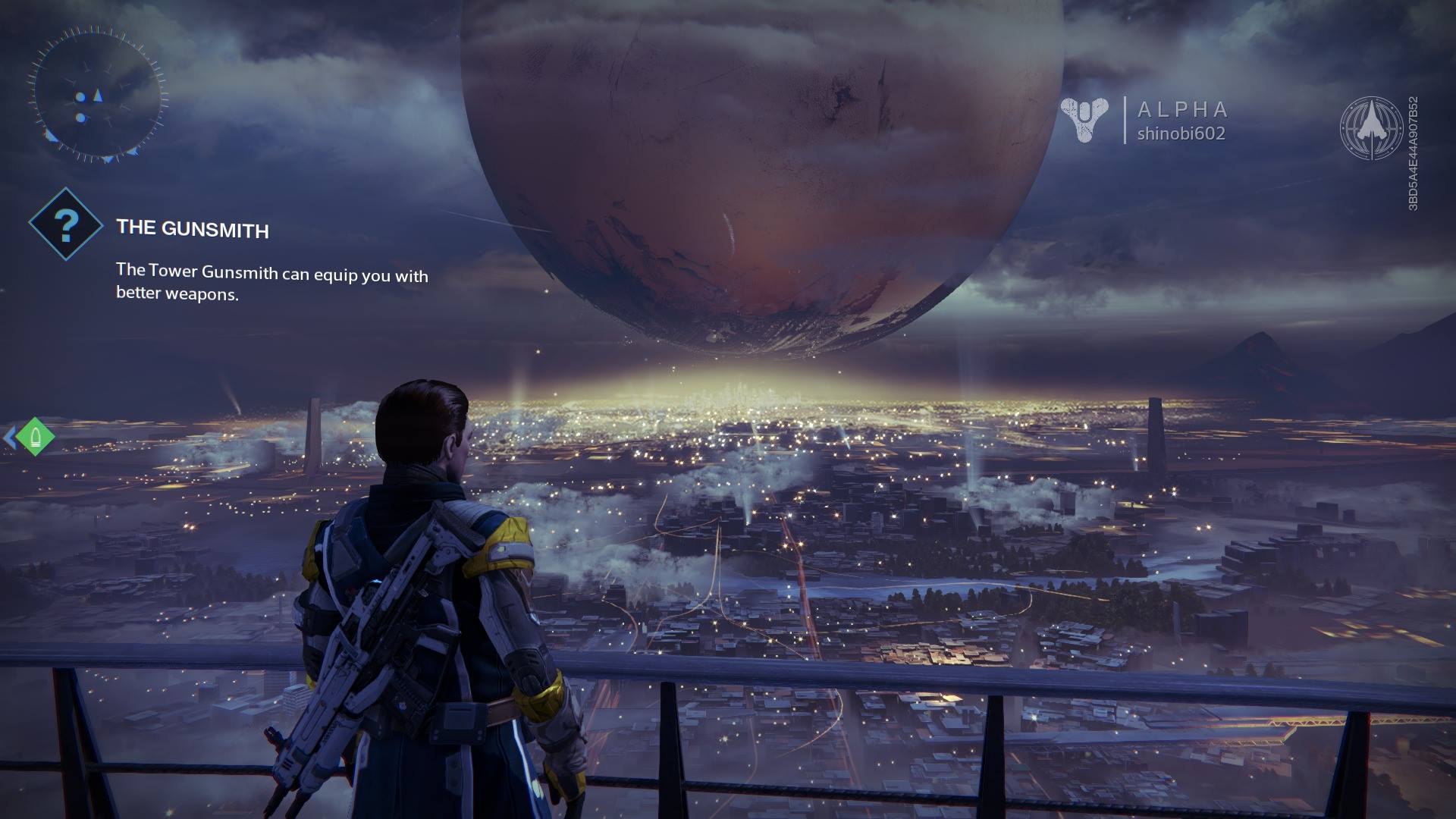
Task: Open The Gunsmith question mark hint
Action: [66, 224]
